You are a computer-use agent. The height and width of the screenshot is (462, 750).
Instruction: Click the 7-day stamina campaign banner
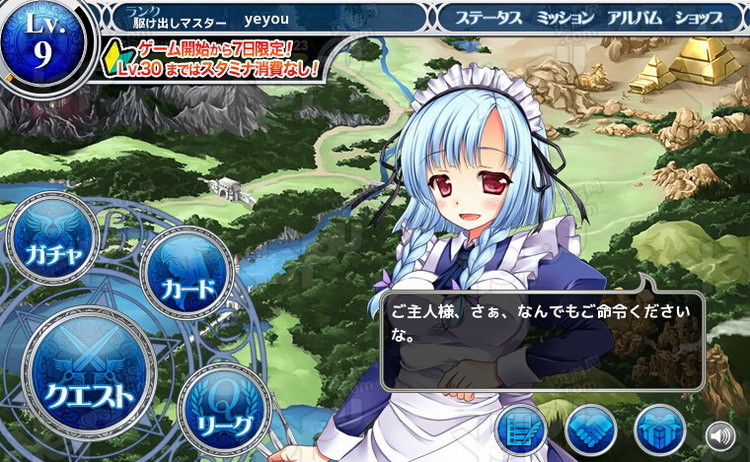pyautogui.click(x=215, y=59)
